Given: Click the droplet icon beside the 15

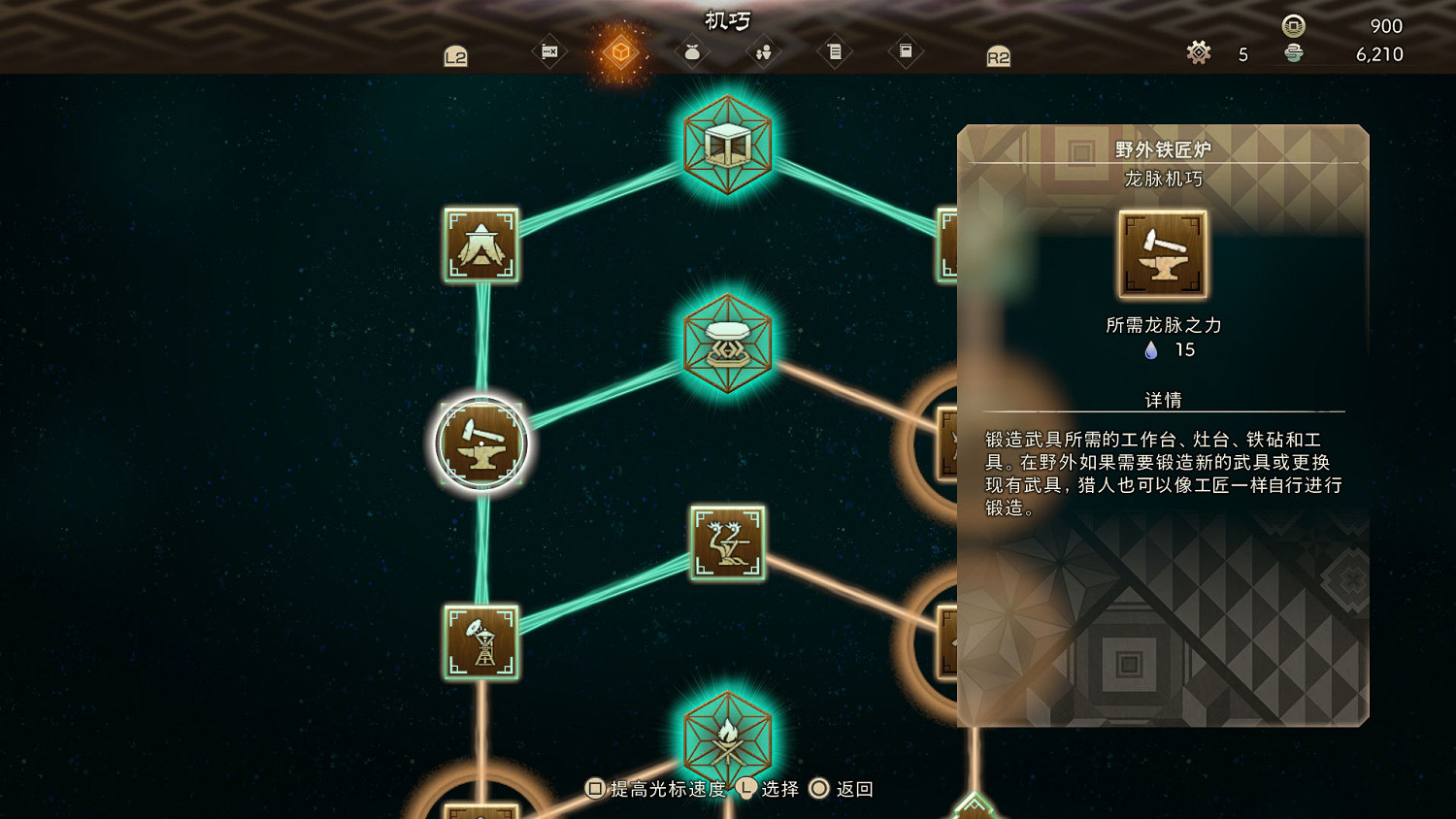Looking at the screenshot, I should coord(1152,351).
